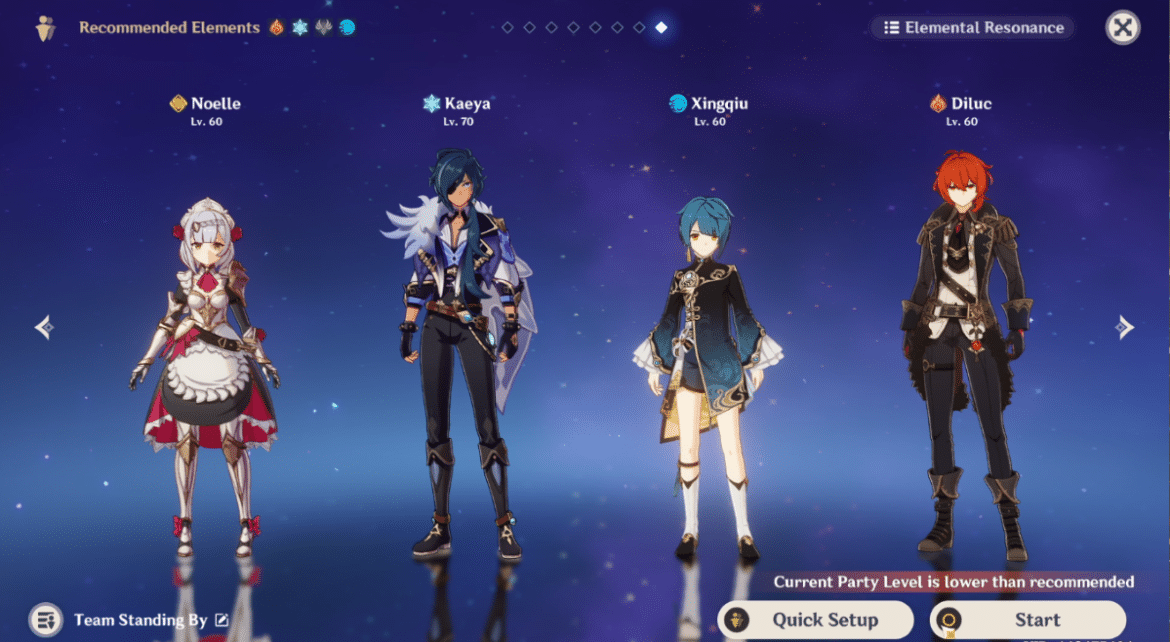The height and width of the screenshot is (642, 1170).
Task: Edit the Team Standing By name
Action: (222, 621)
